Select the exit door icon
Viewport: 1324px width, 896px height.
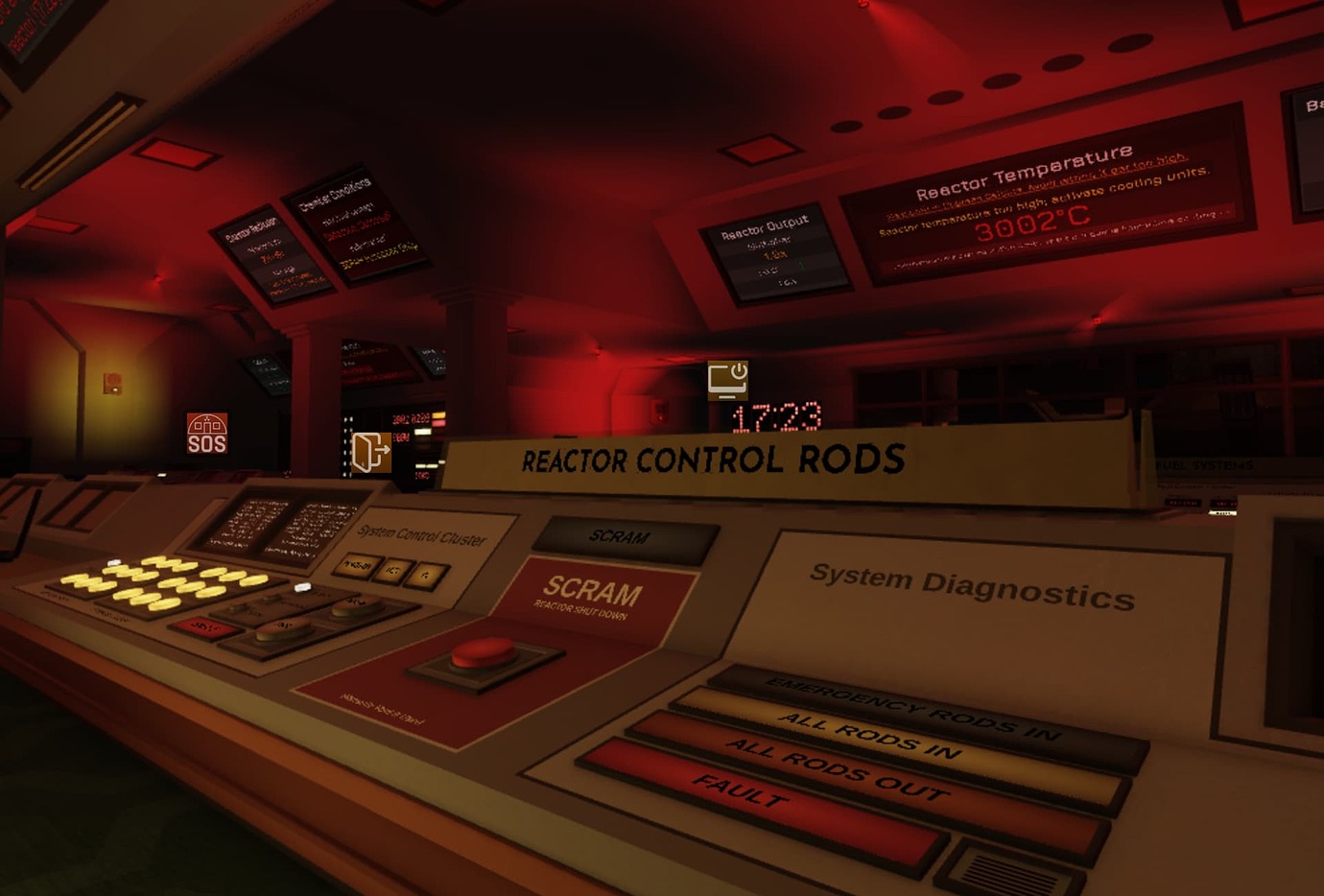(x=370, y=451)
